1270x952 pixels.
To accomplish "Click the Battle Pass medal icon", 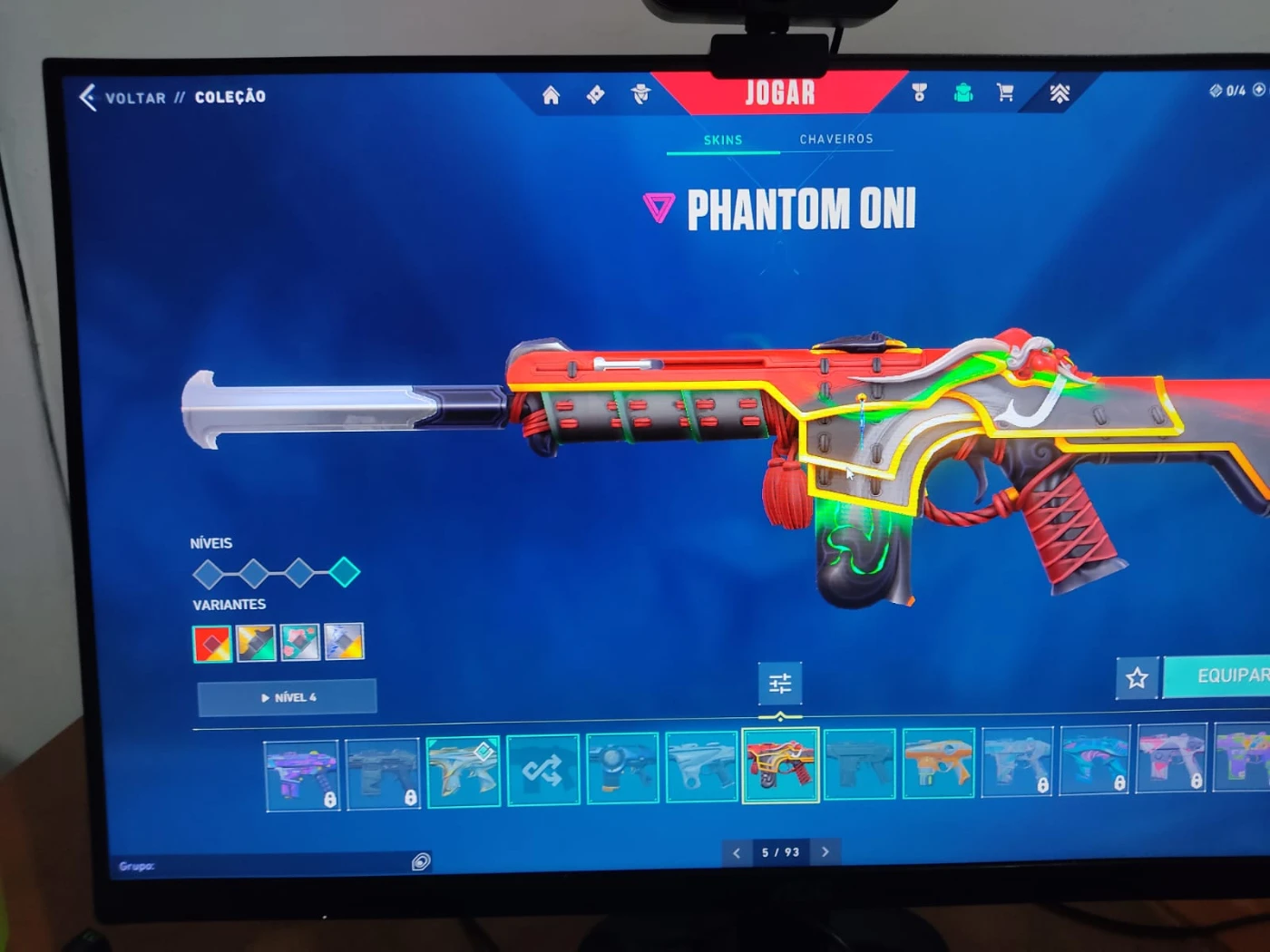I will coord(918,92).
